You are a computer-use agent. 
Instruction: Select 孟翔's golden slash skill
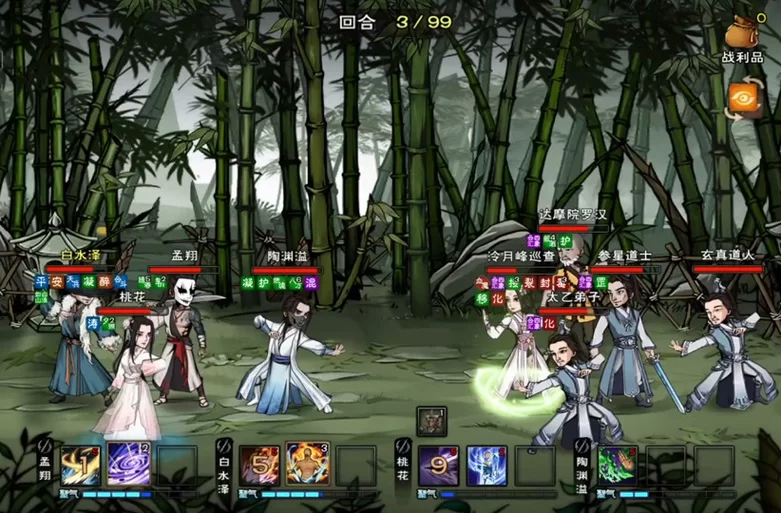click(80, 465)
